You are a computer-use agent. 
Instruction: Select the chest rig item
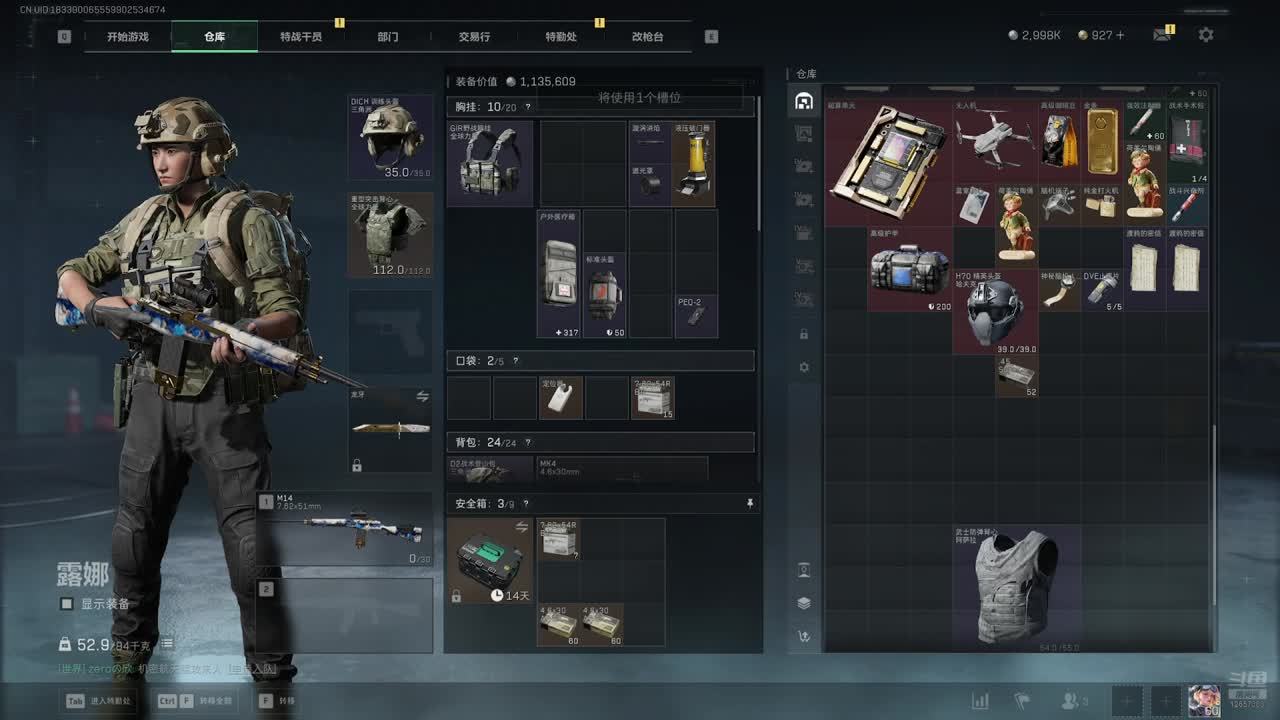pyautogui.click(x=490, y=163)
